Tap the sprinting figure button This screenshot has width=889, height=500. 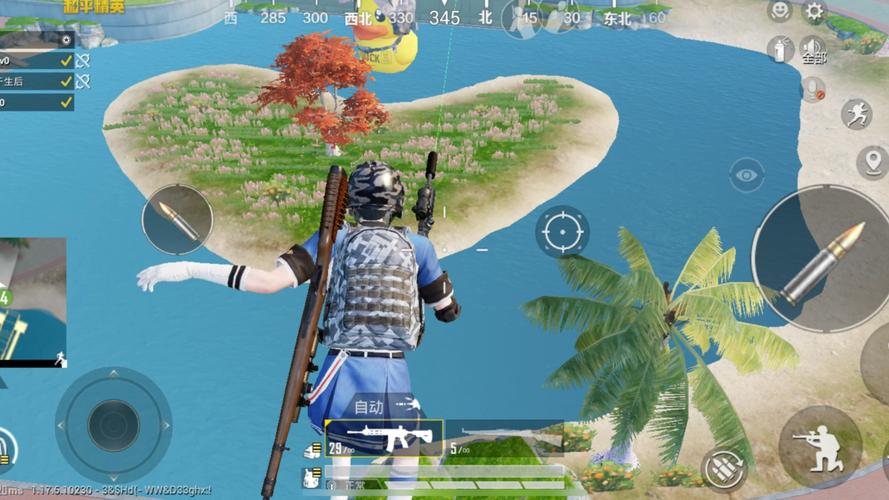(856, 113)
